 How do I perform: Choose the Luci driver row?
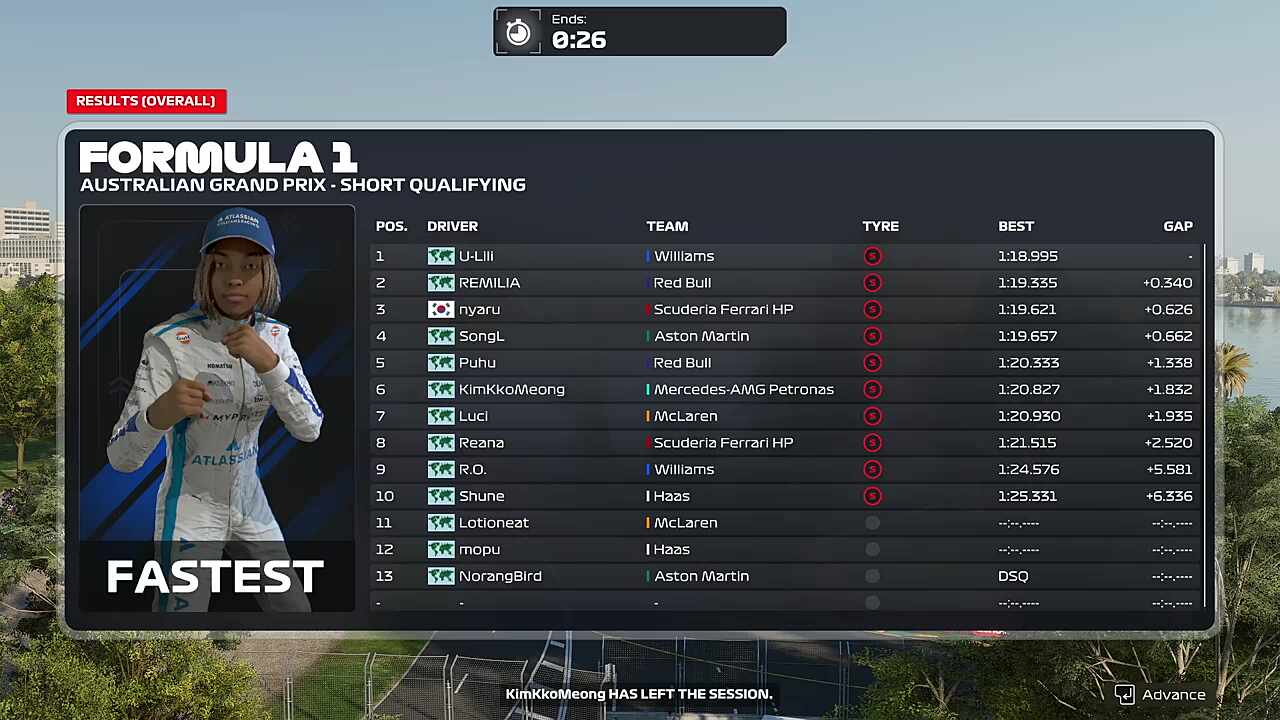point(785,416)
